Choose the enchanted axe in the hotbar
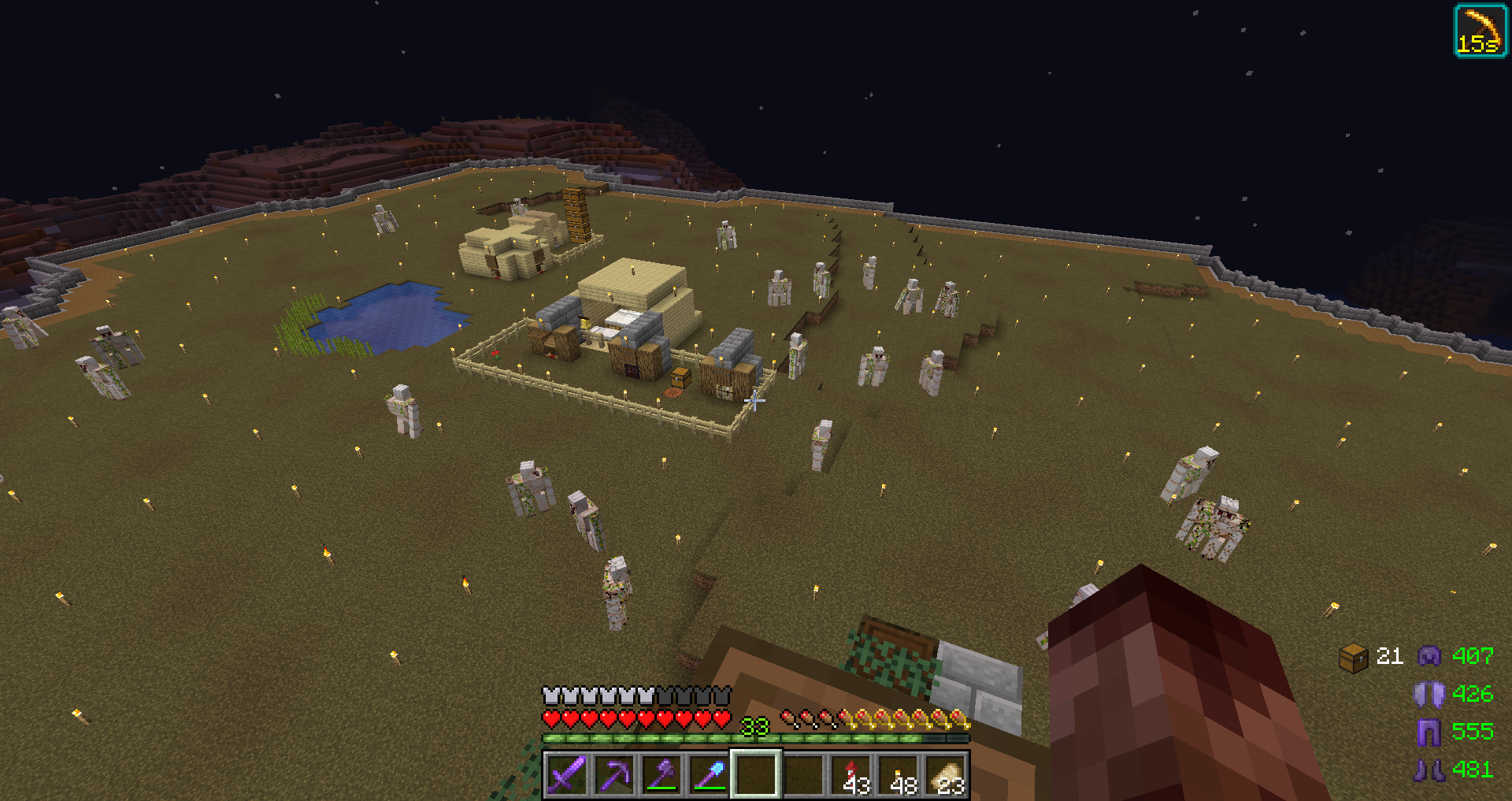1512x801 pixels. point(661,774)
